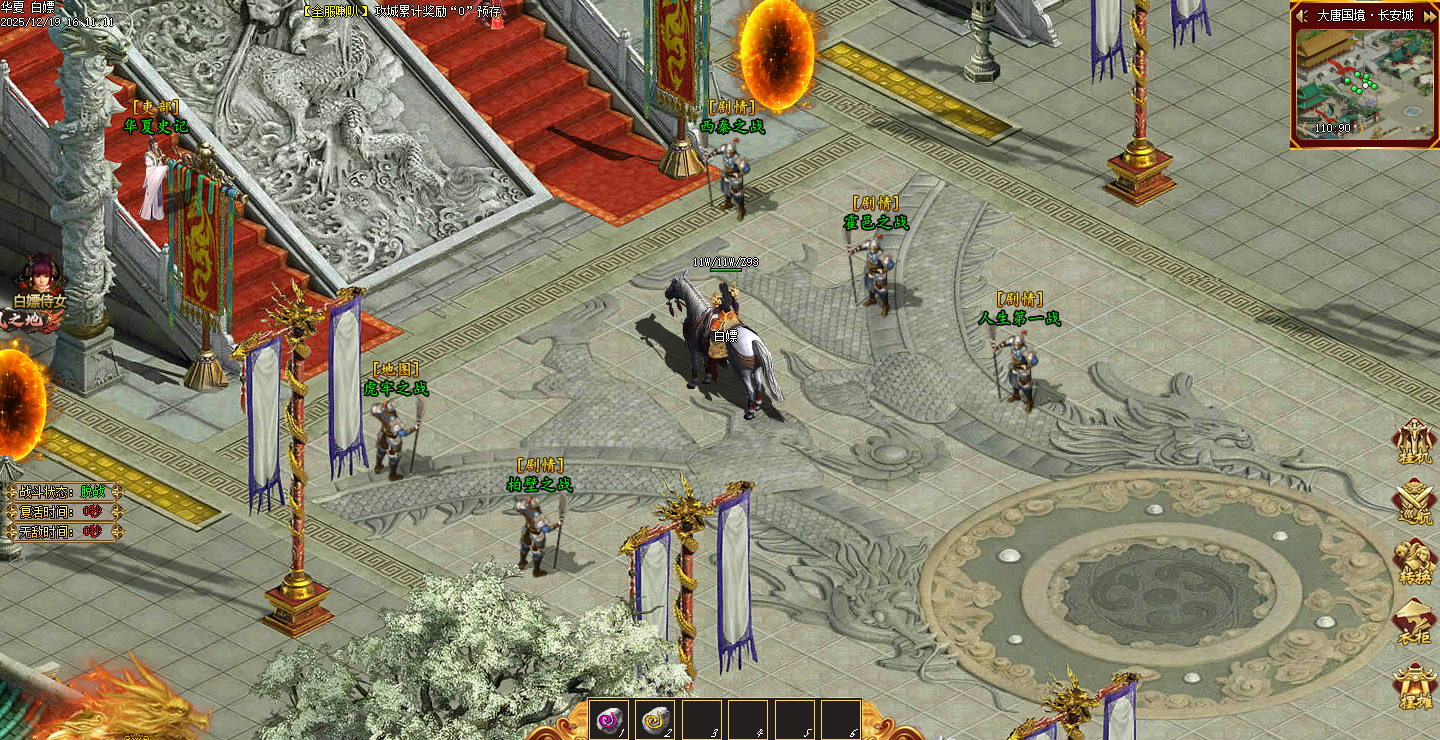Click the Chang'an city minimap
Screen dimensions: 1440x740
[1361, 85]
